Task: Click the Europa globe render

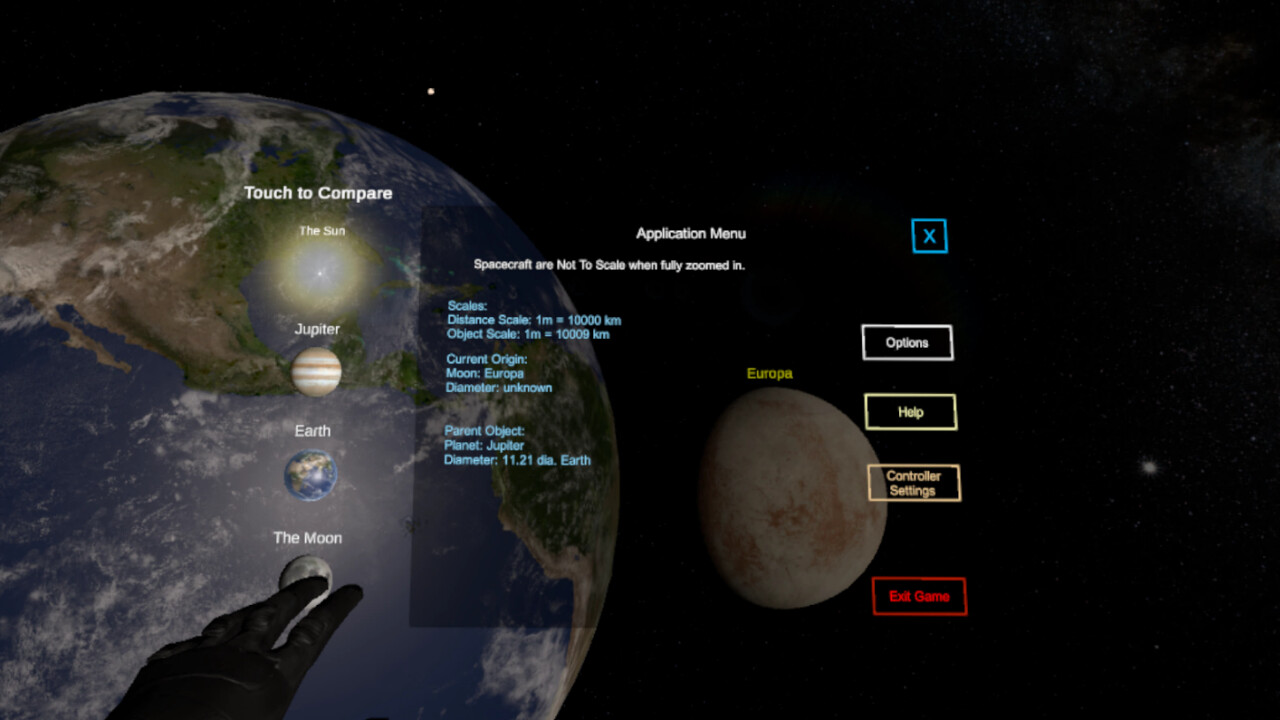Action: click(793, 497)
